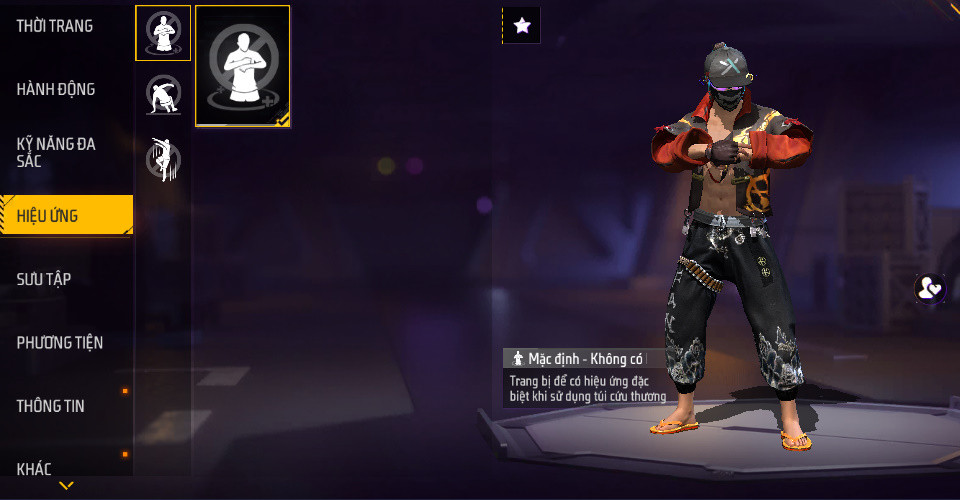Select the medkit effect subcategory icon

163,33
